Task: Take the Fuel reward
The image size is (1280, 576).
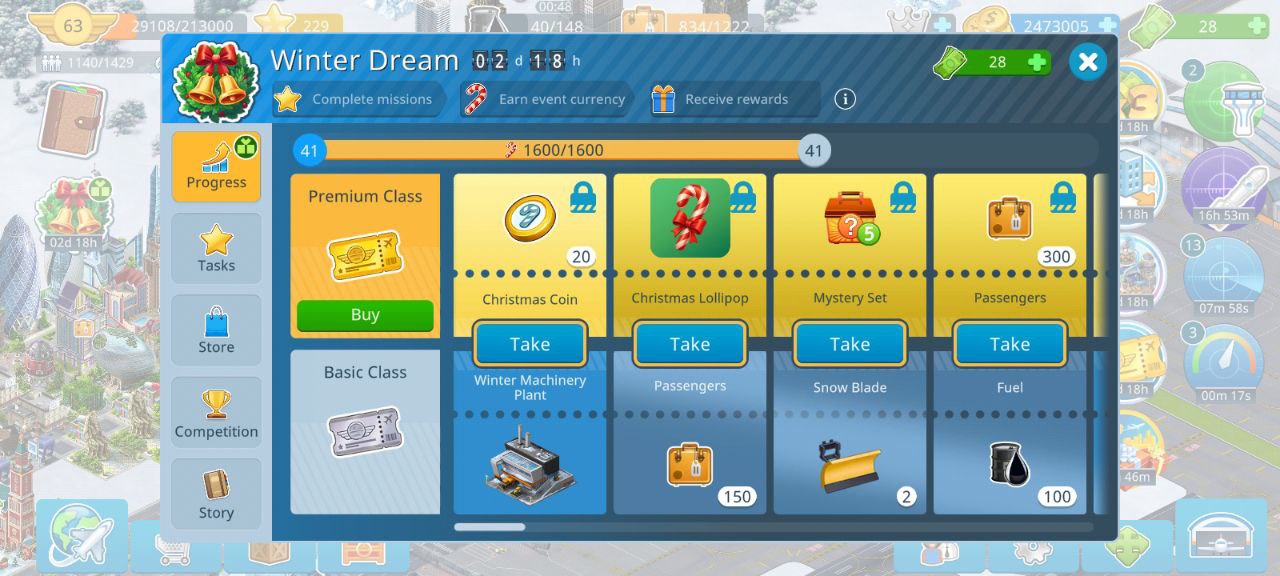Action: (x=1010, y=344)
